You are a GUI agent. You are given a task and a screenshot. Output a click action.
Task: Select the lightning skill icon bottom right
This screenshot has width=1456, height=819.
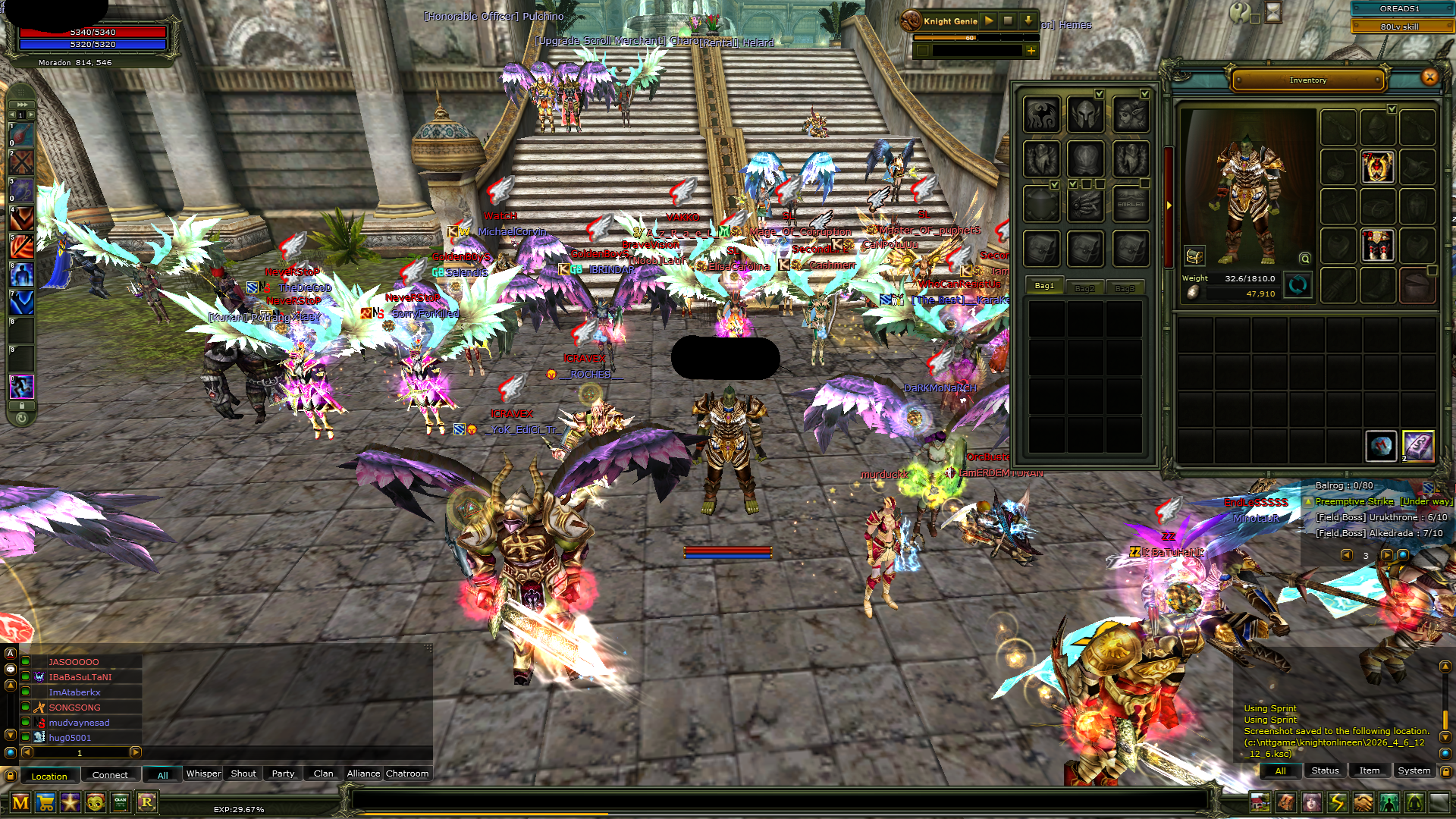[x=1338, y=802]
